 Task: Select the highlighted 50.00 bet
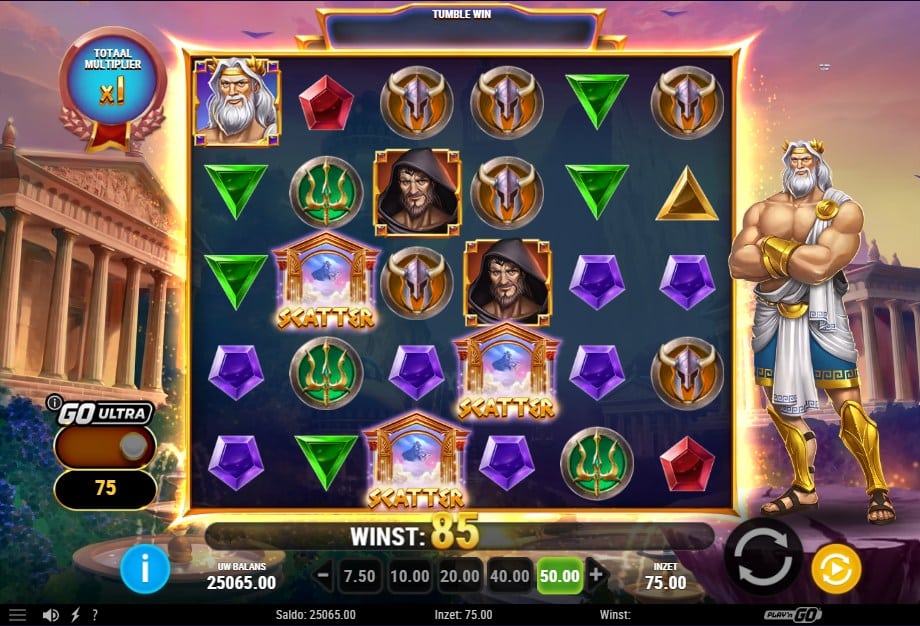tap(560, 576)
